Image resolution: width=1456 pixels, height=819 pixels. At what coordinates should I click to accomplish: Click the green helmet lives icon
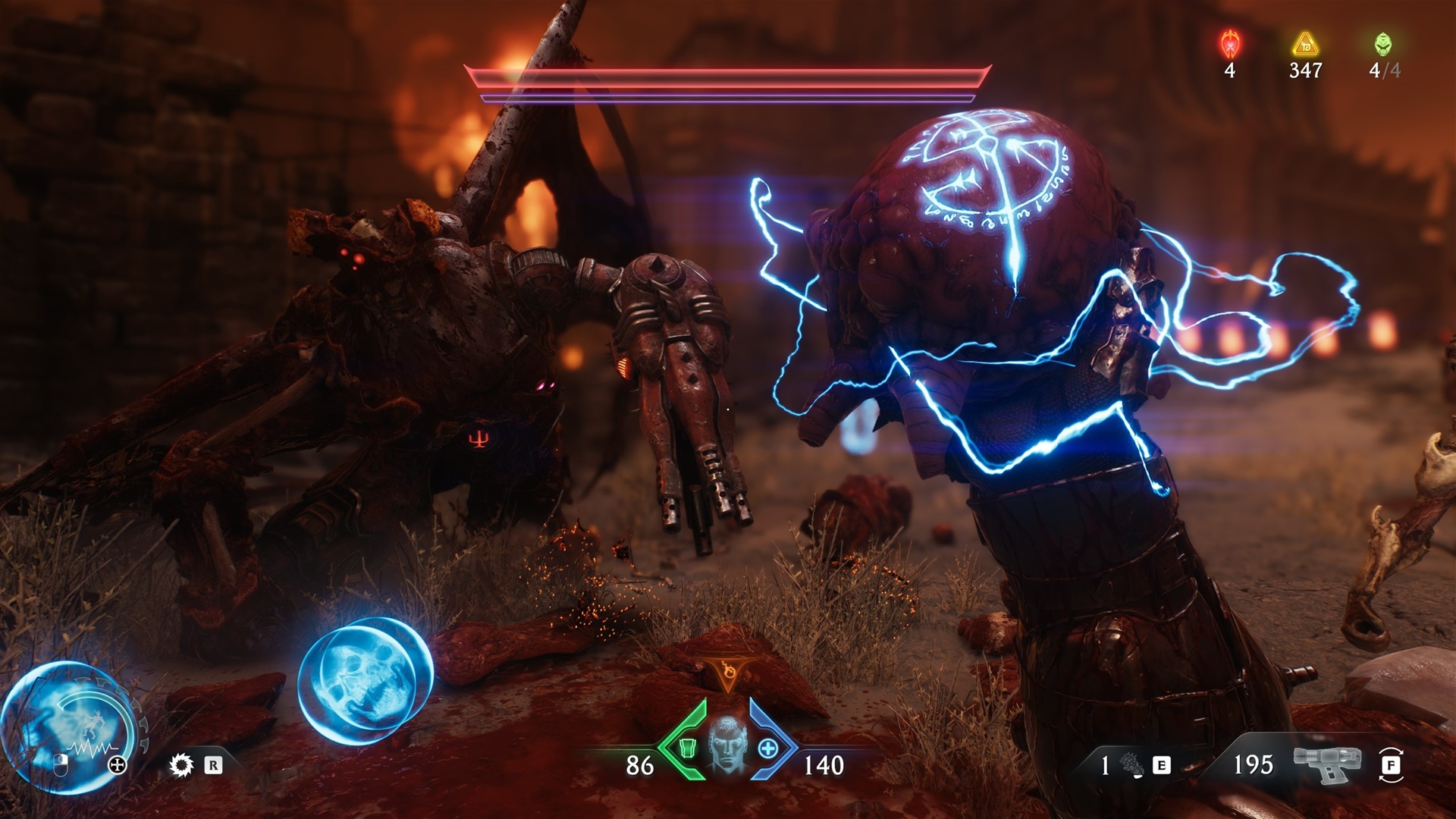(1384, 45)
